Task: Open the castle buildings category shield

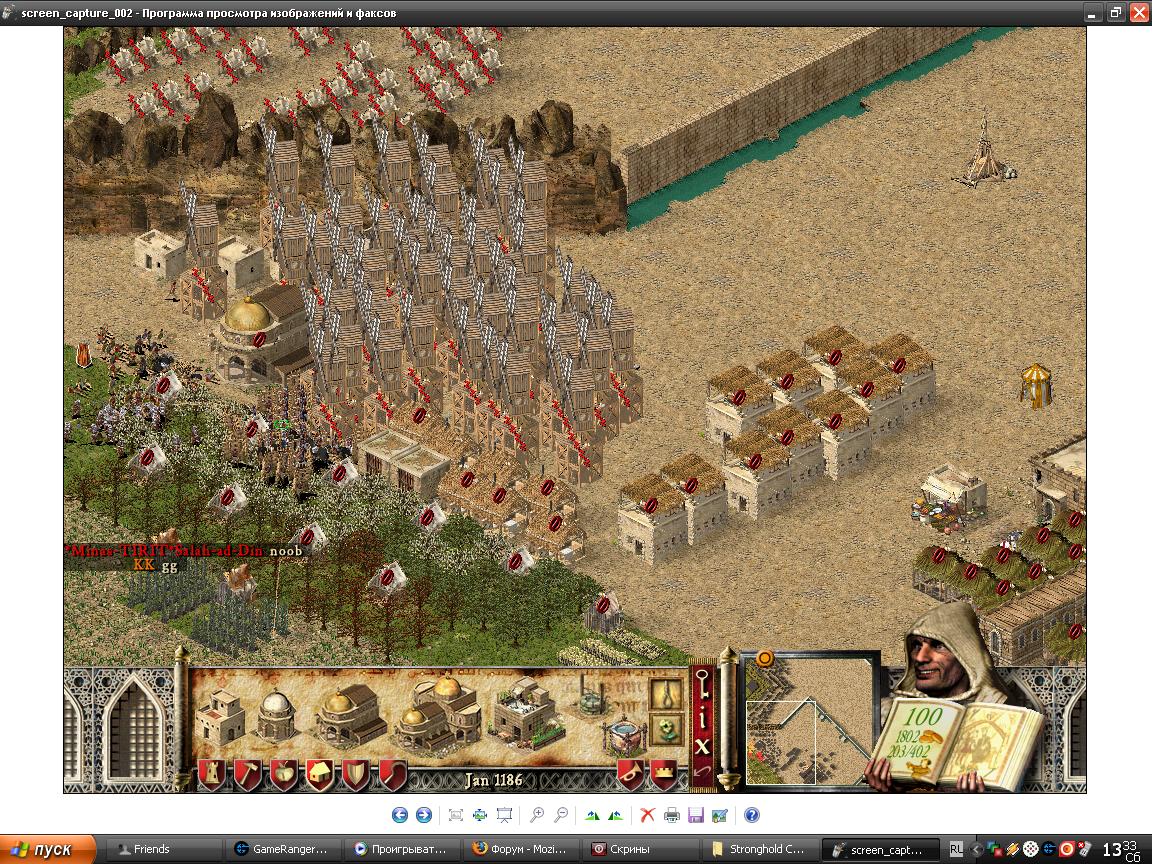Action: click(x=211, y=775)
